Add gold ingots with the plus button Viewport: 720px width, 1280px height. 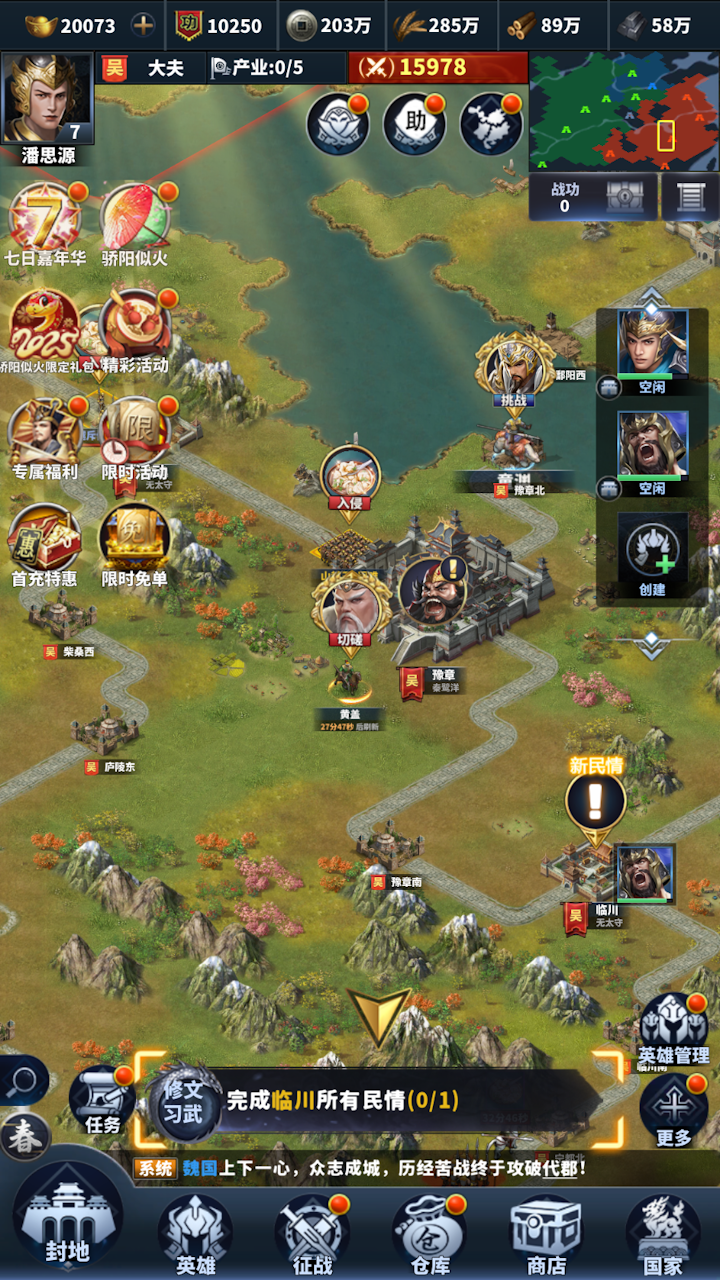click(144, 25)
